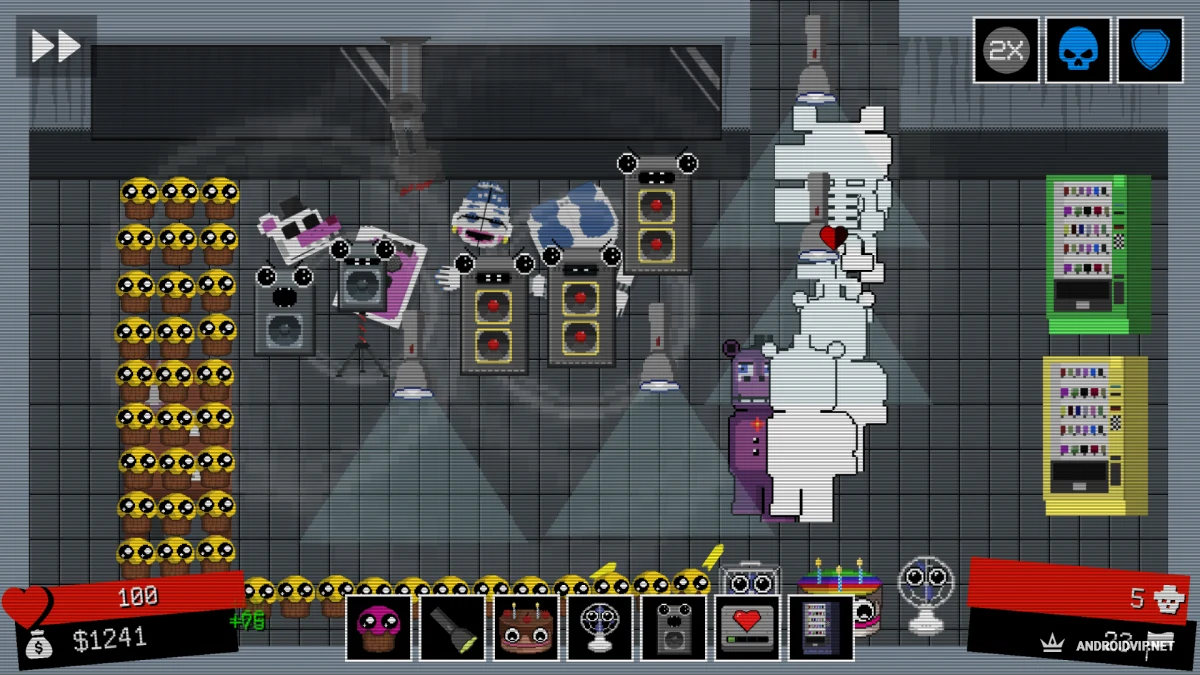Use the blue skull power-up
This screenshot has width=1200, height=675.
(1078, 50)
